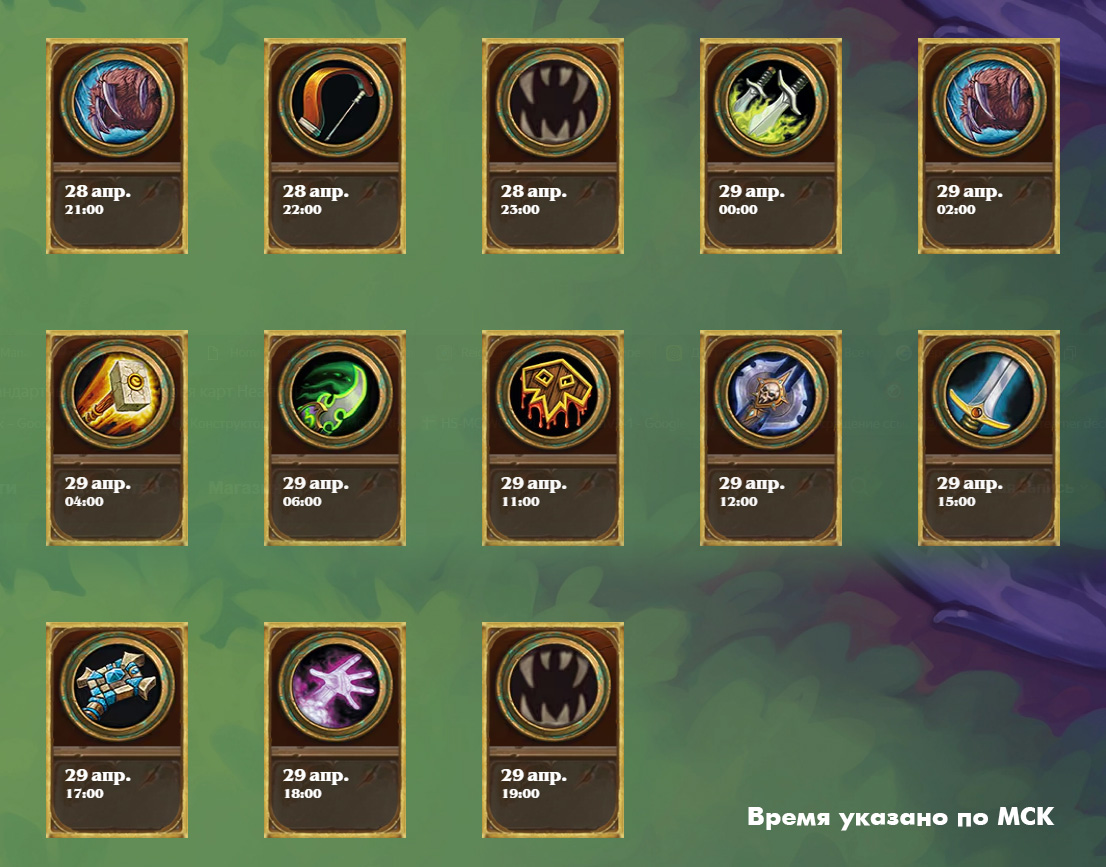Pick the blue totem card at 17:00
The image size is (1106, 867).
pyautogui.click(x=117, y=730)
